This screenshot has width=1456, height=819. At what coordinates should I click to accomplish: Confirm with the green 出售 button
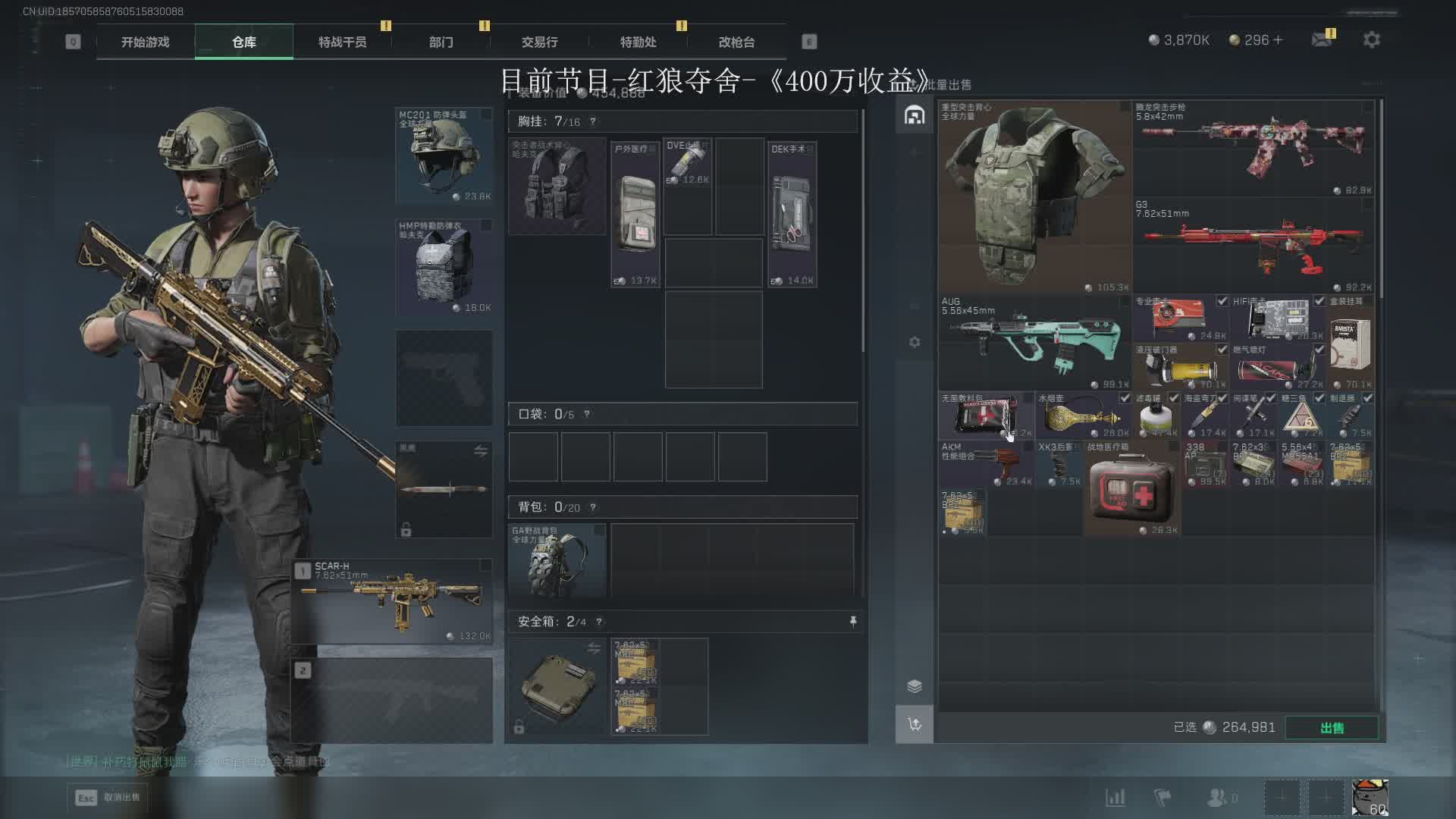(x=1332, y=728)
